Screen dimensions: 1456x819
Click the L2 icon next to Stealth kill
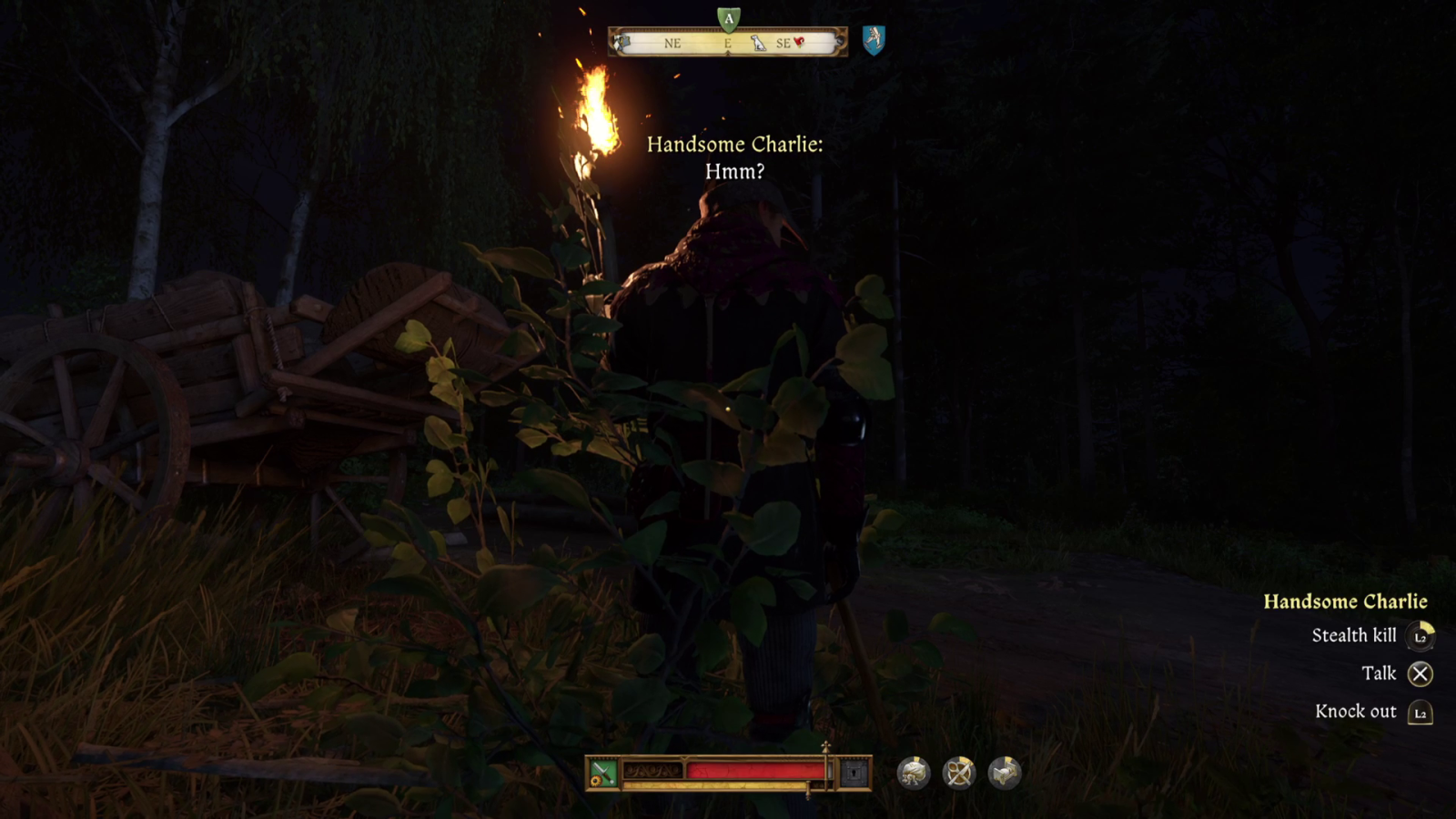point(1420,636)
